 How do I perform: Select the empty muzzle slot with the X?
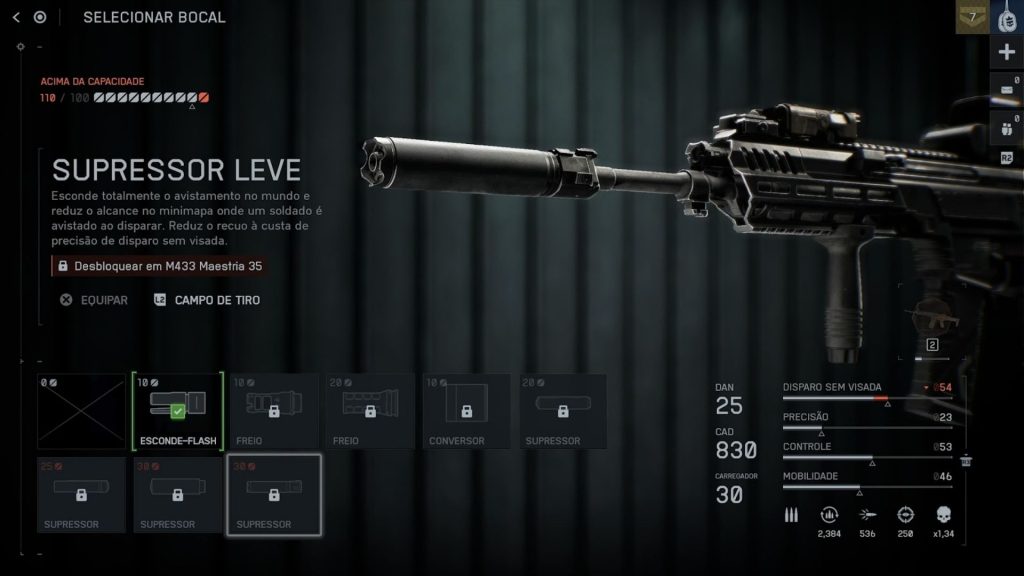click(82, 411)
